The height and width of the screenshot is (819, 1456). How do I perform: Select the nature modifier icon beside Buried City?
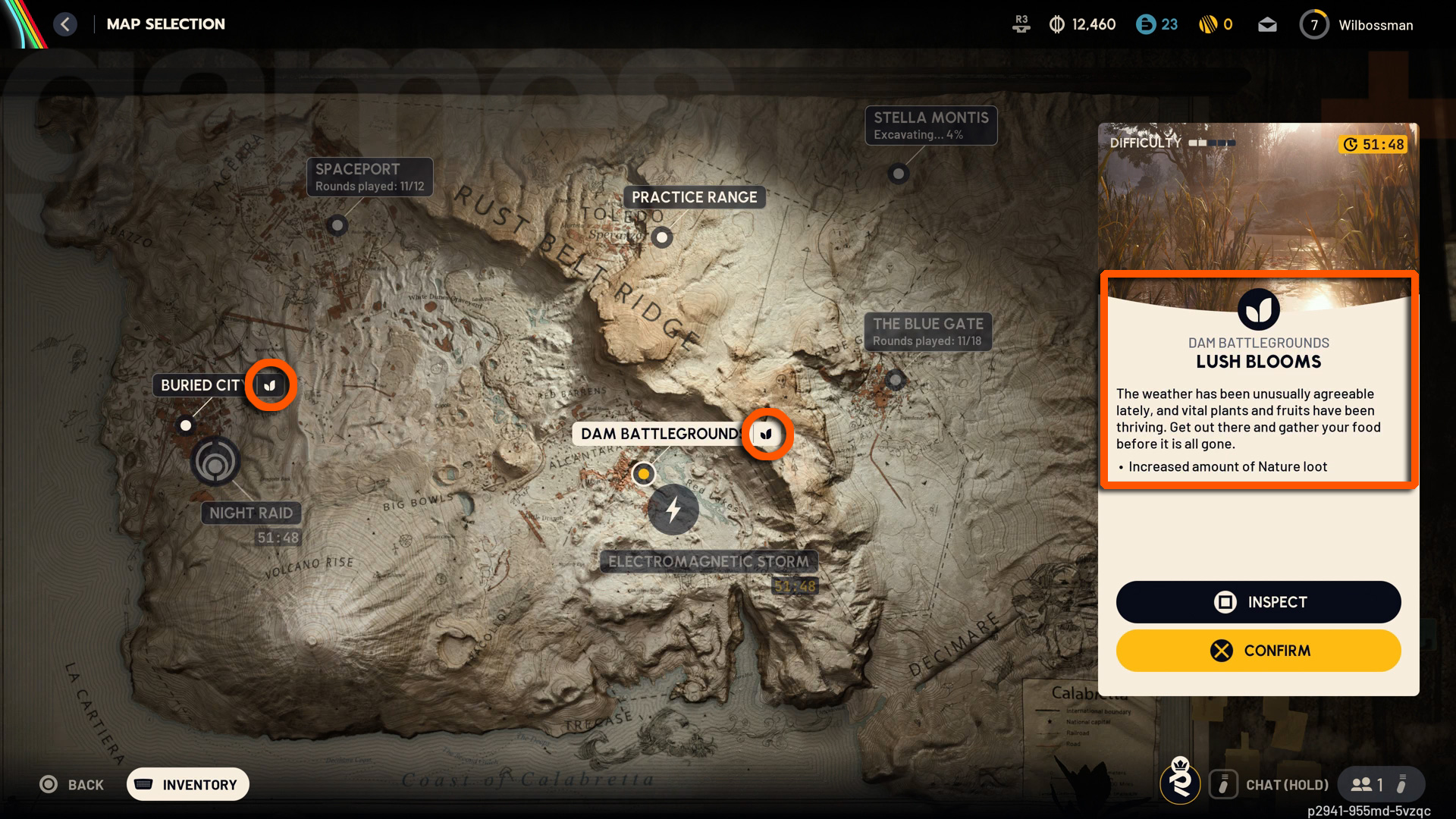(270, 385)
